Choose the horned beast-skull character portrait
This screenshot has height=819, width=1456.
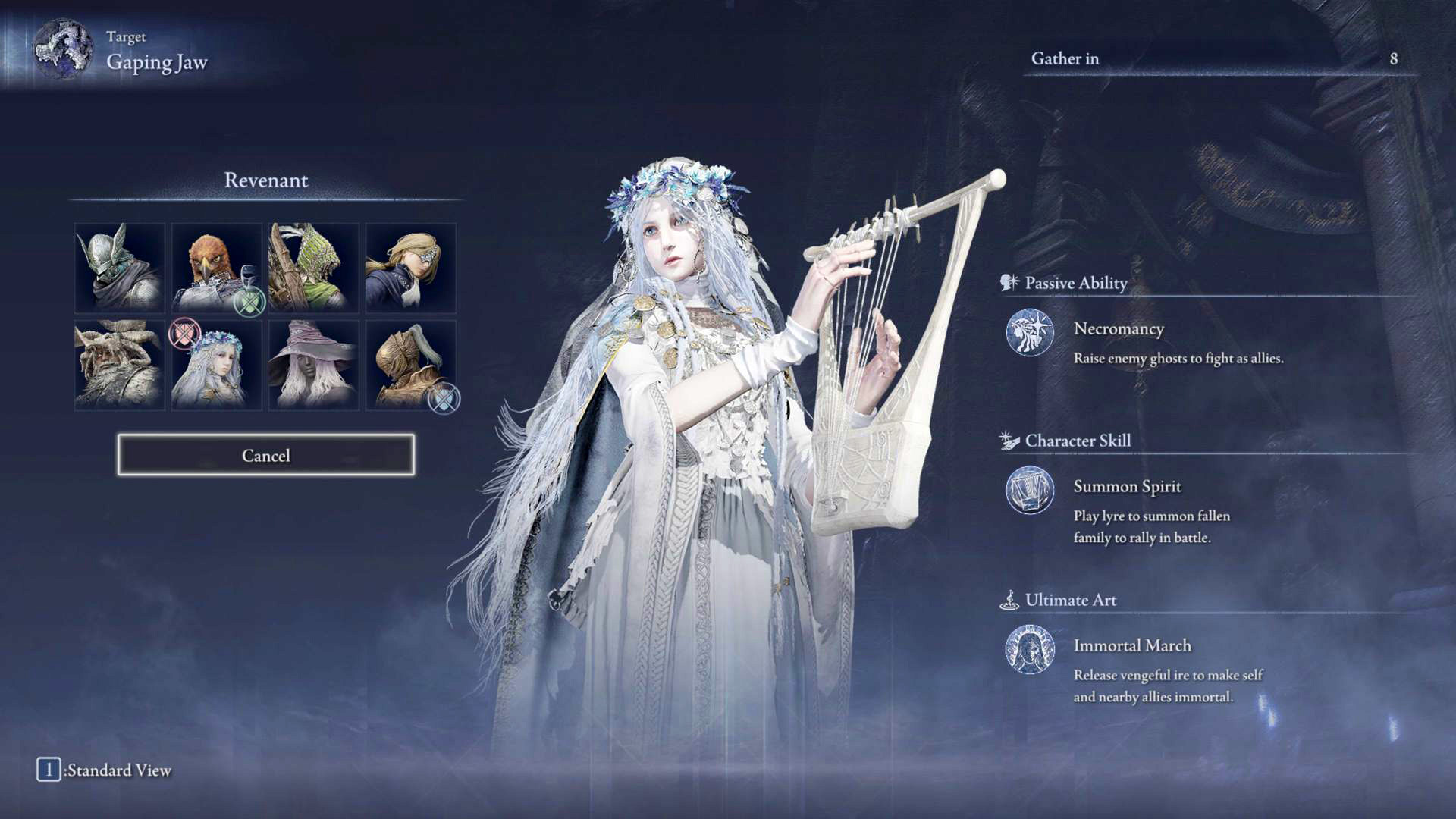pos(120,365)
